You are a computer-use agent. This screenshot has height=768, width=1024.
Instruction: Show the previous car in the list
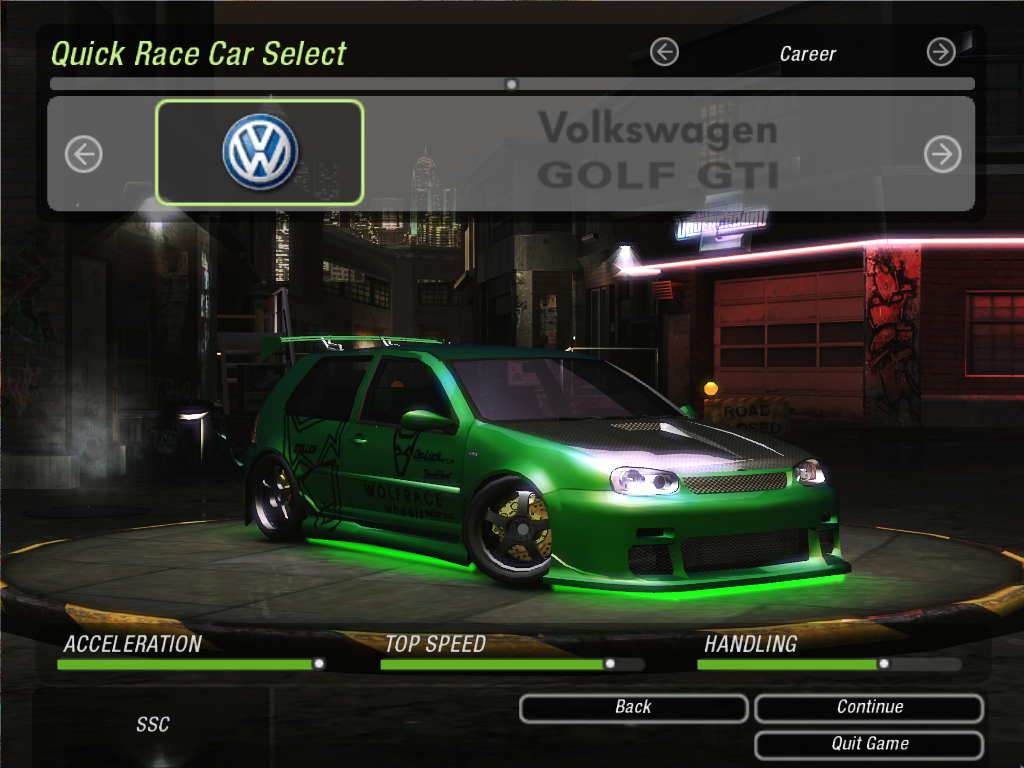click(x=84, y=154)
